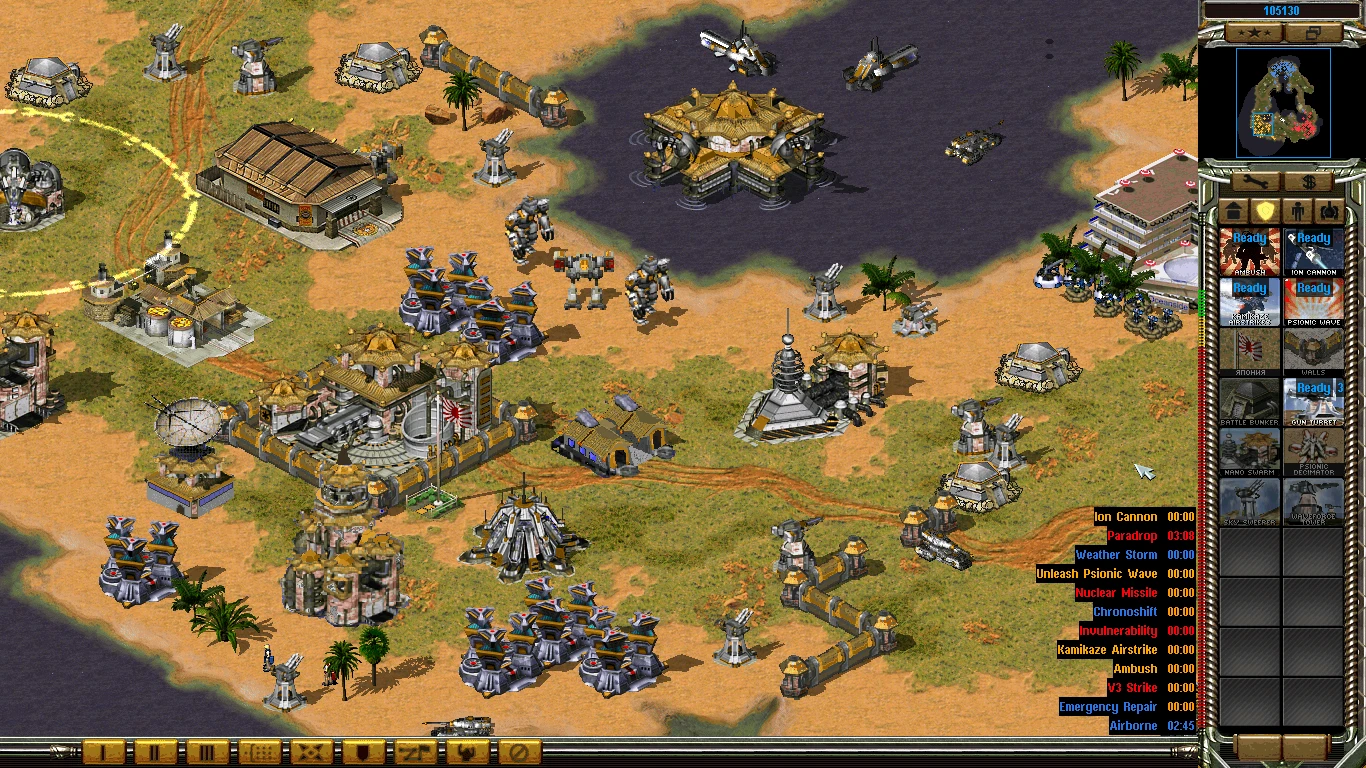Switch to the infantry tab
The image size is (1366, 768).
1298,210
